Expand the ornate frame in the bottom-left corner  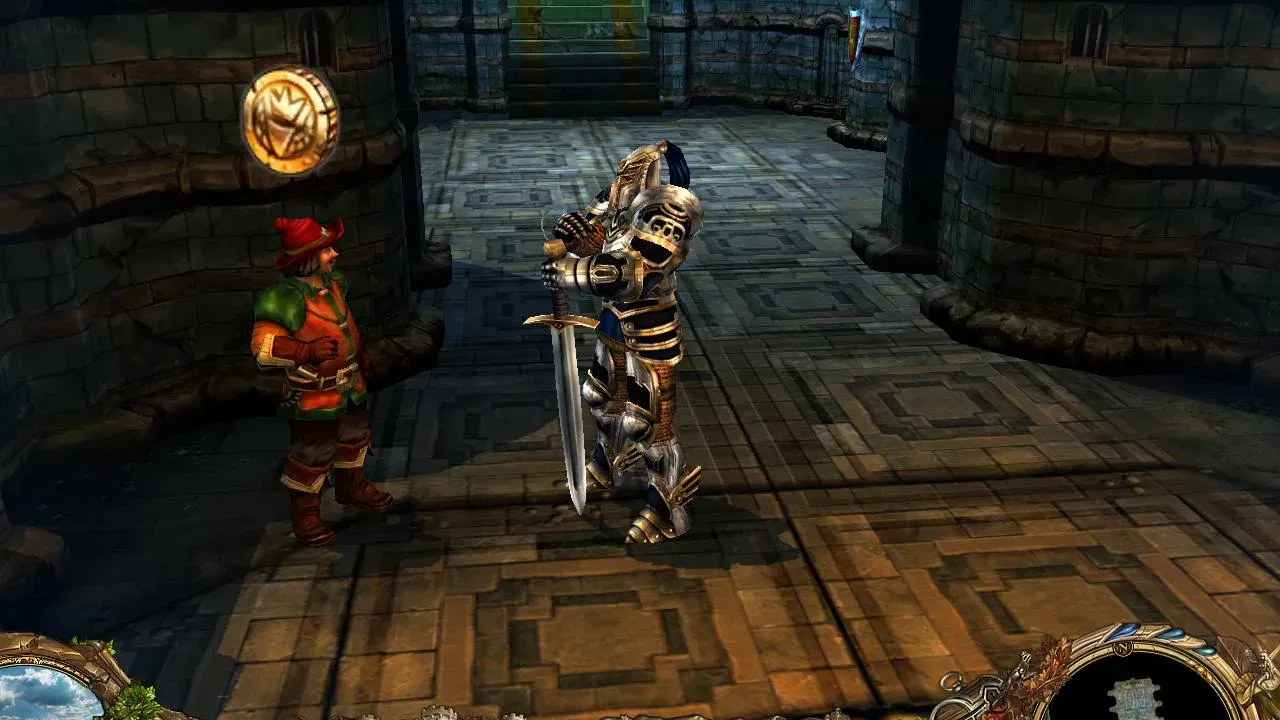pyautogui.click(x=60, y=690)
